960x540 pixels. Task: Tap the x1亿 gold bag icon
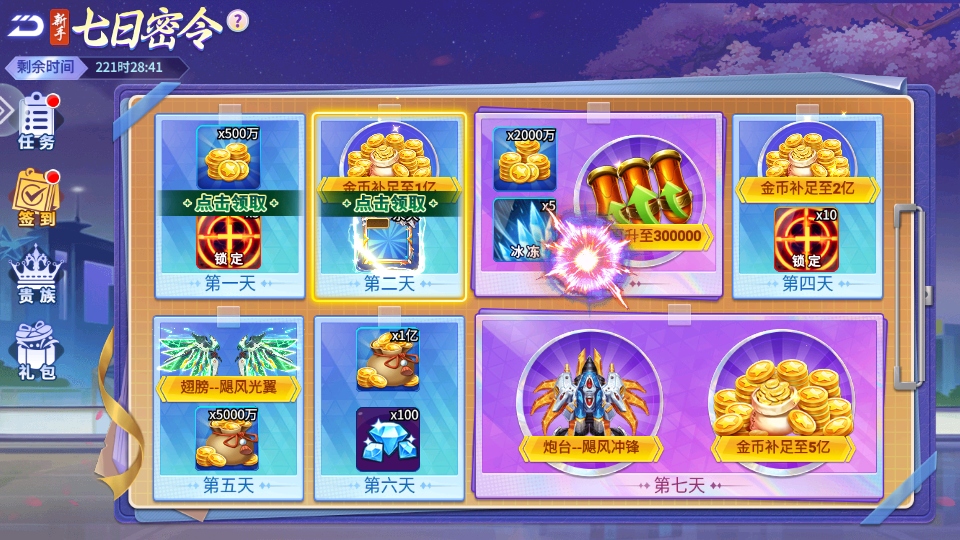tap(388, 358)
